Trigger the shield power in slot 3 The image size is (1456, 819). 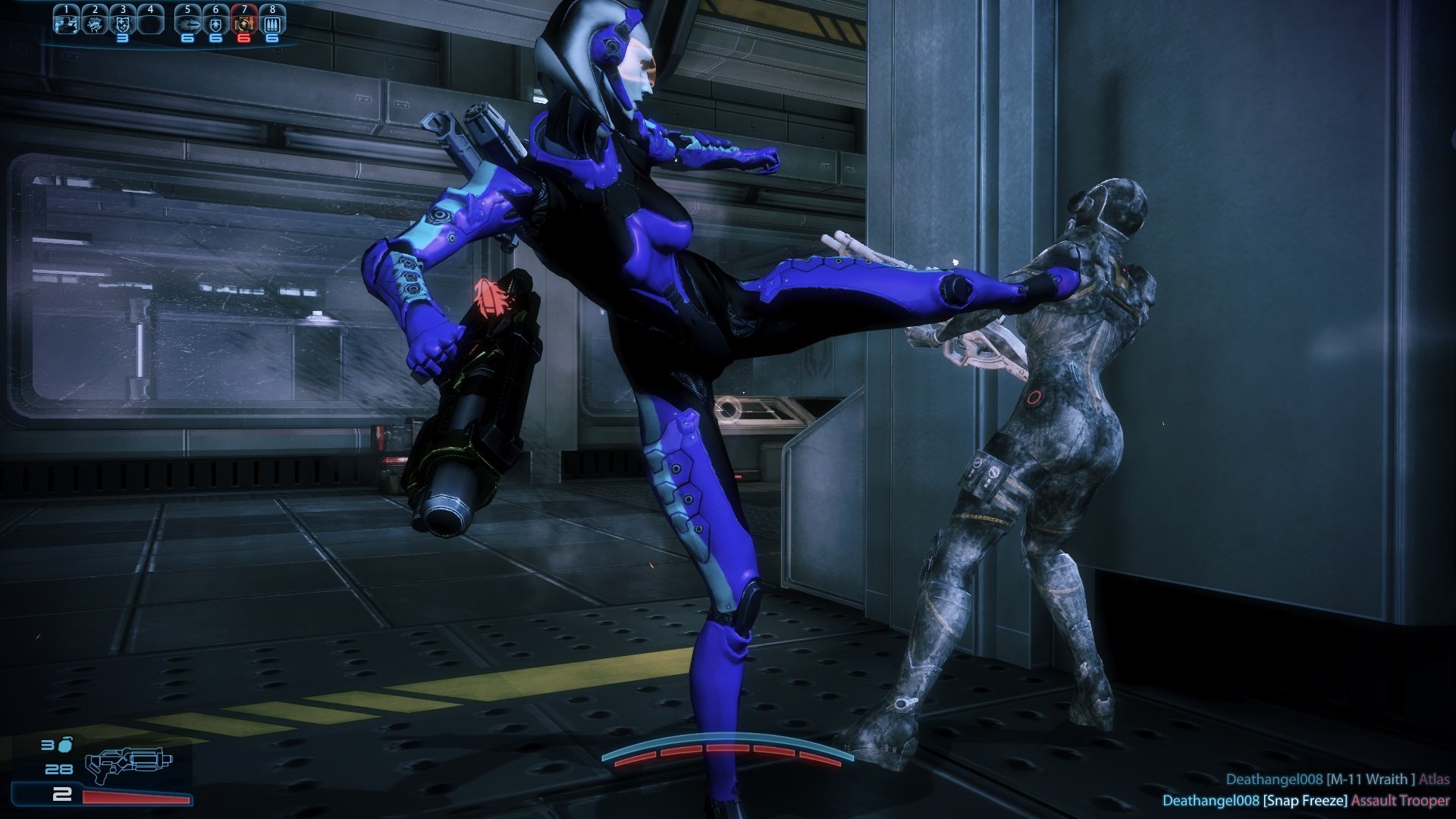click(124, 23)
